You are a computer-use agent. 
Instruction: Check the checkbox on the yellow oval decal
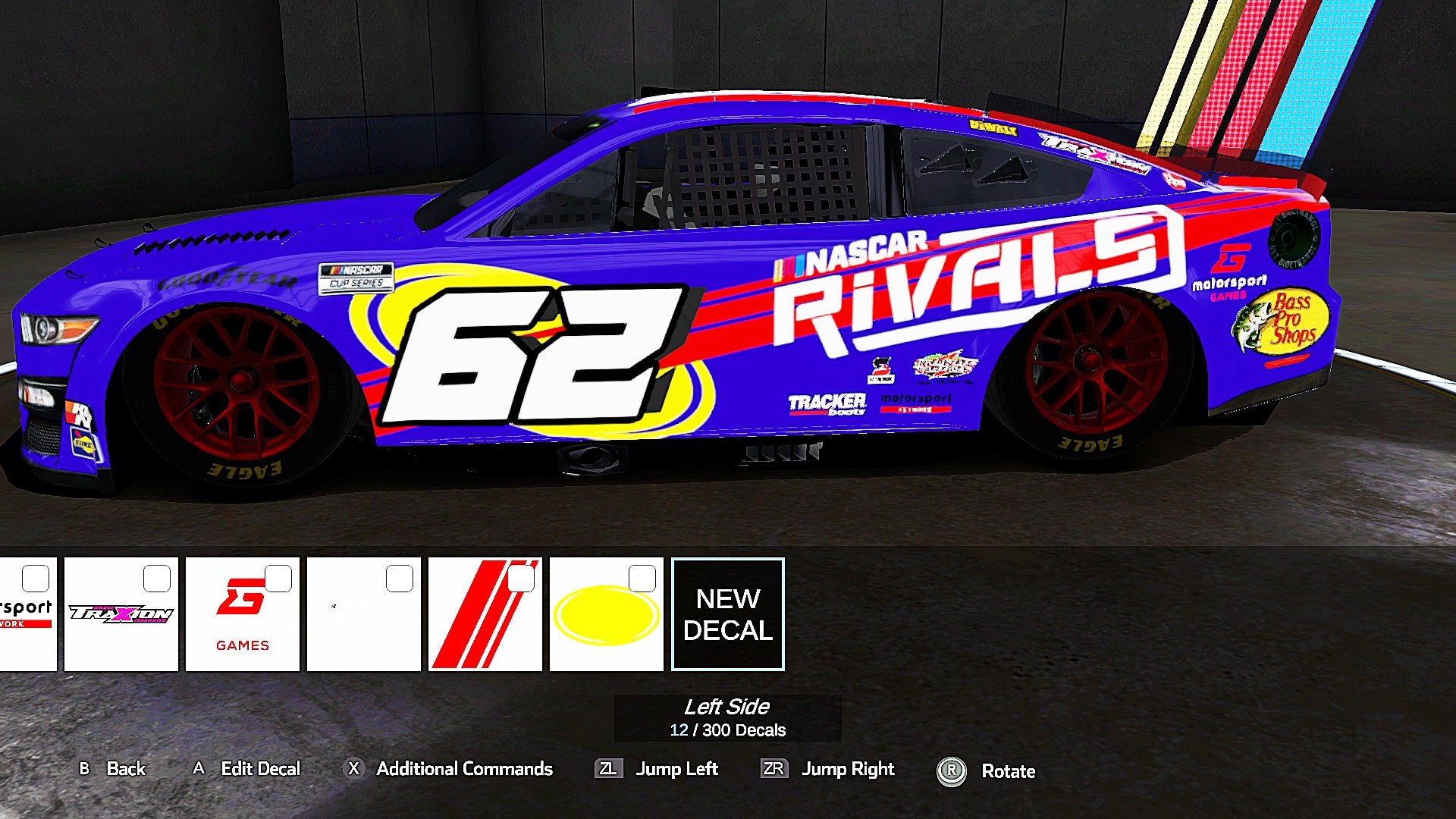coord(641,579)
